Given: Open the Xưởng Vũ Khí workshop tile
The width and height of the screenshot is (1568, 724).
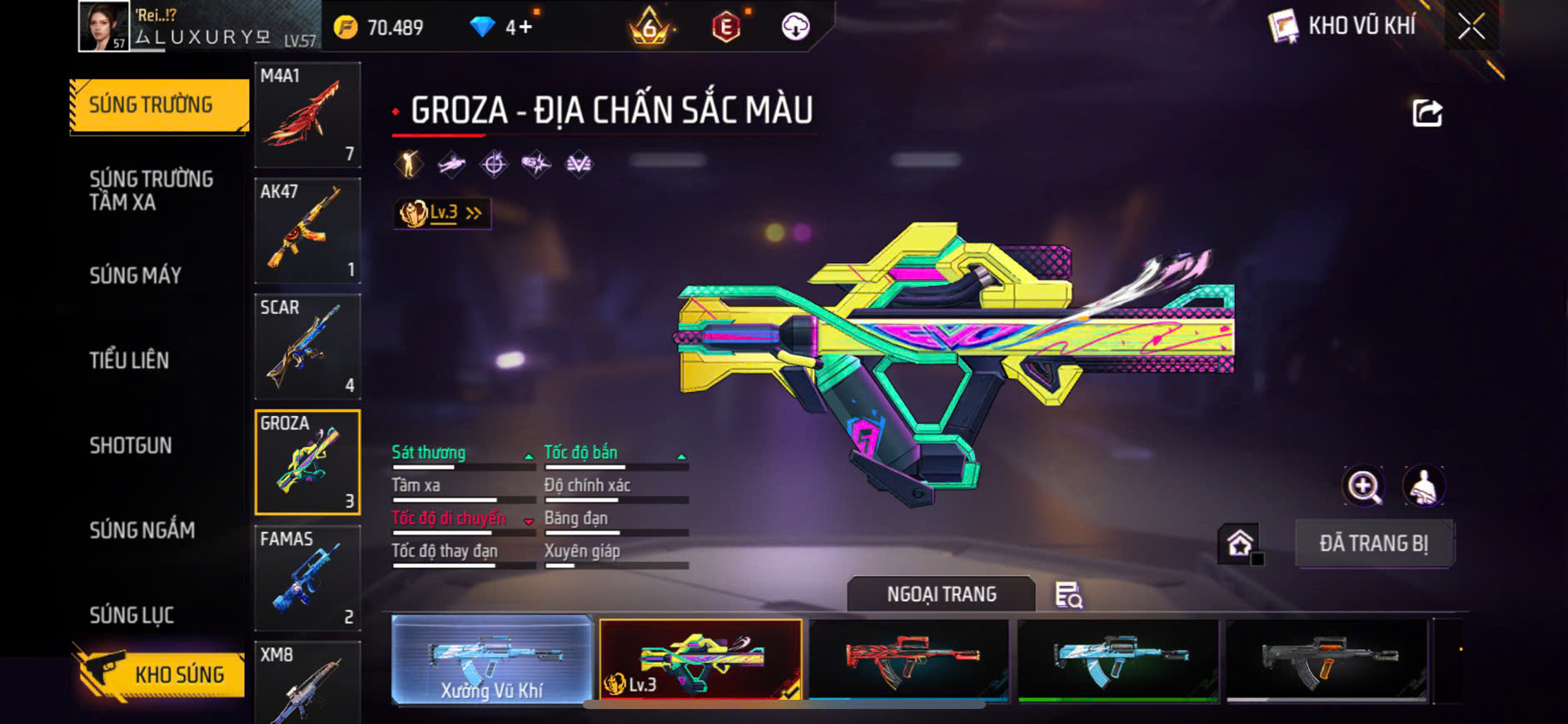Looking at the screenshot, I should point(491,661).
